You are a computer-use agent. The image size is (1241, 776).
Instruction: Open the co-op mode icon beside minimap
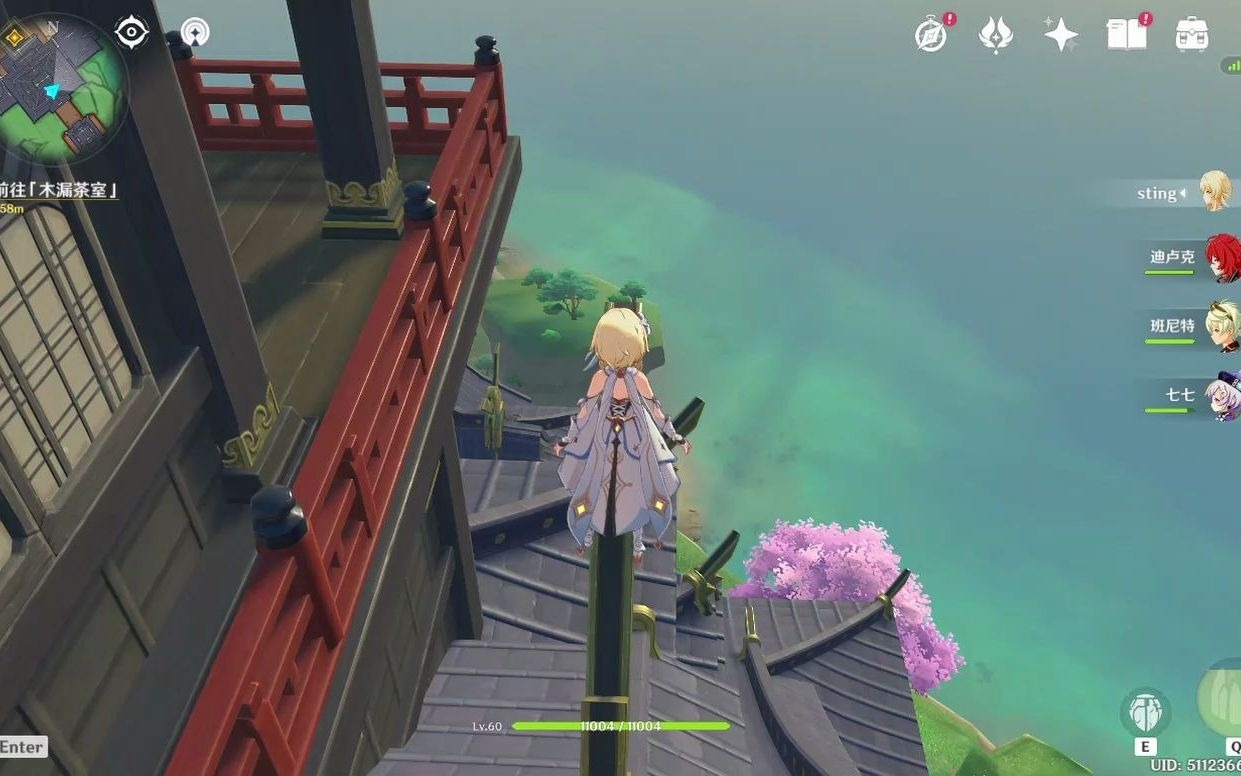(x=195, y=33)
